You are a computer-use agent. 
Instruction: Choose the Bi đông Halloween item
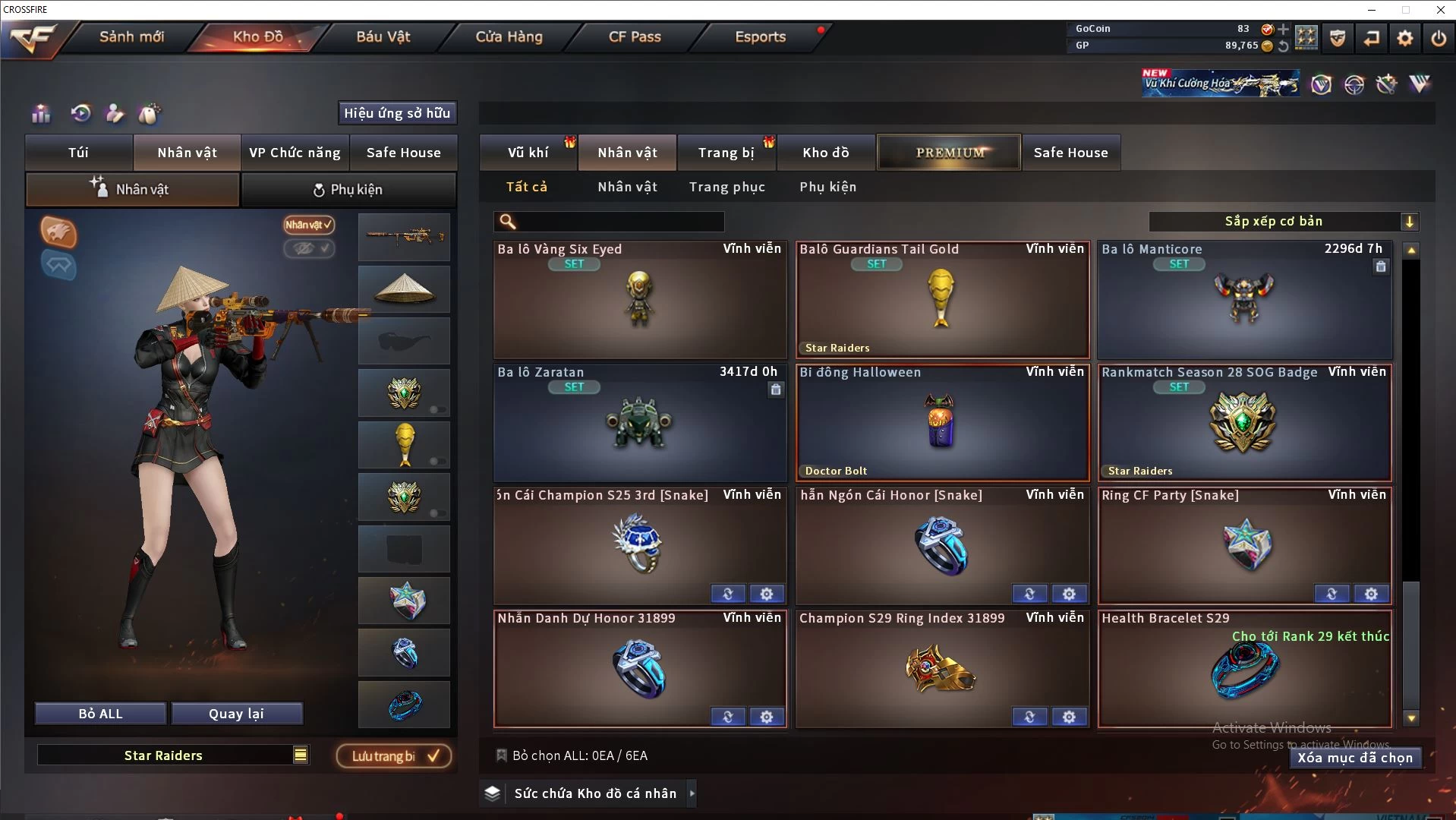tap(941, 422)
